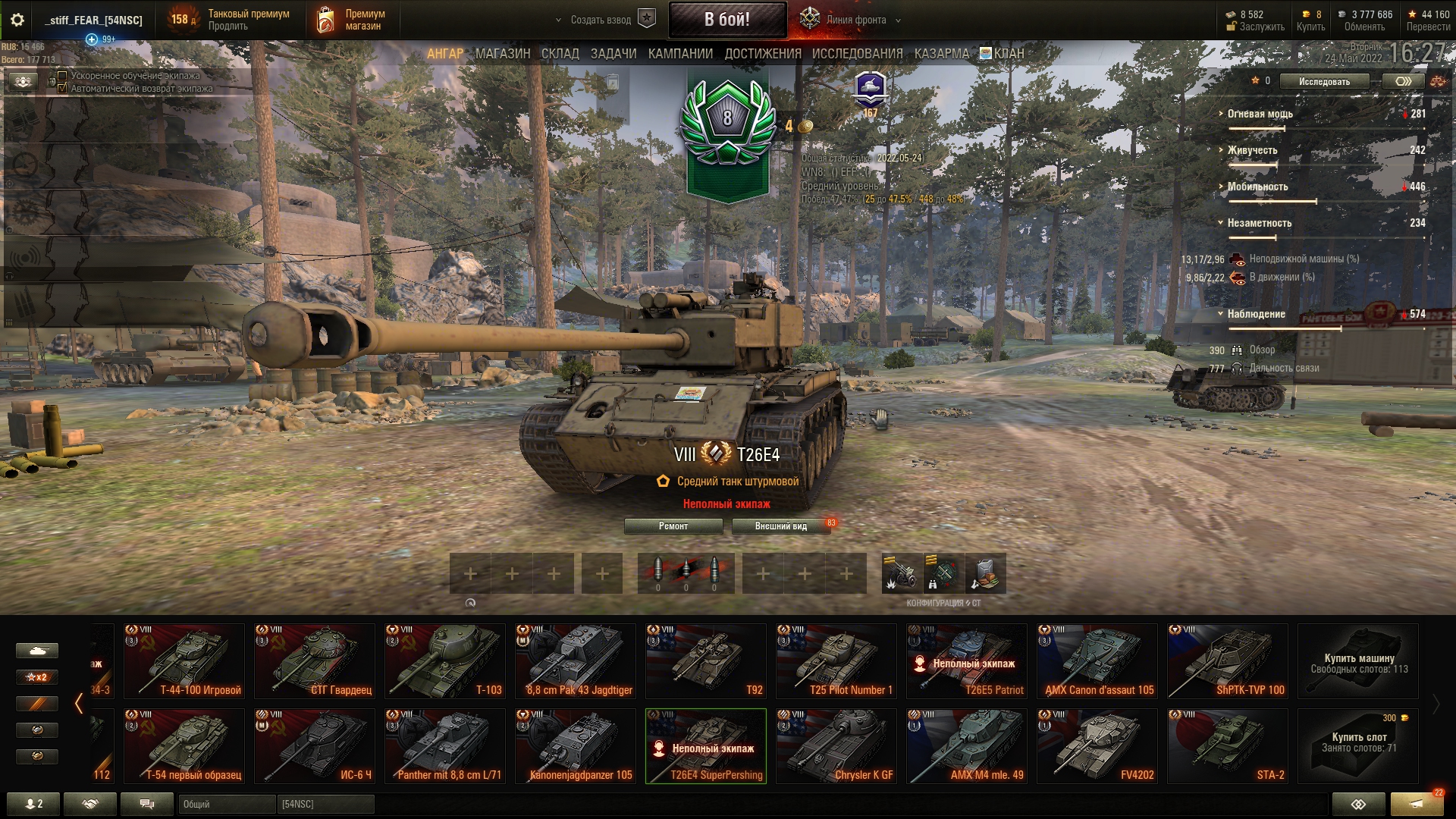Switch to the ИССЛЕДОВАНИЯ tab

(857, 54)
